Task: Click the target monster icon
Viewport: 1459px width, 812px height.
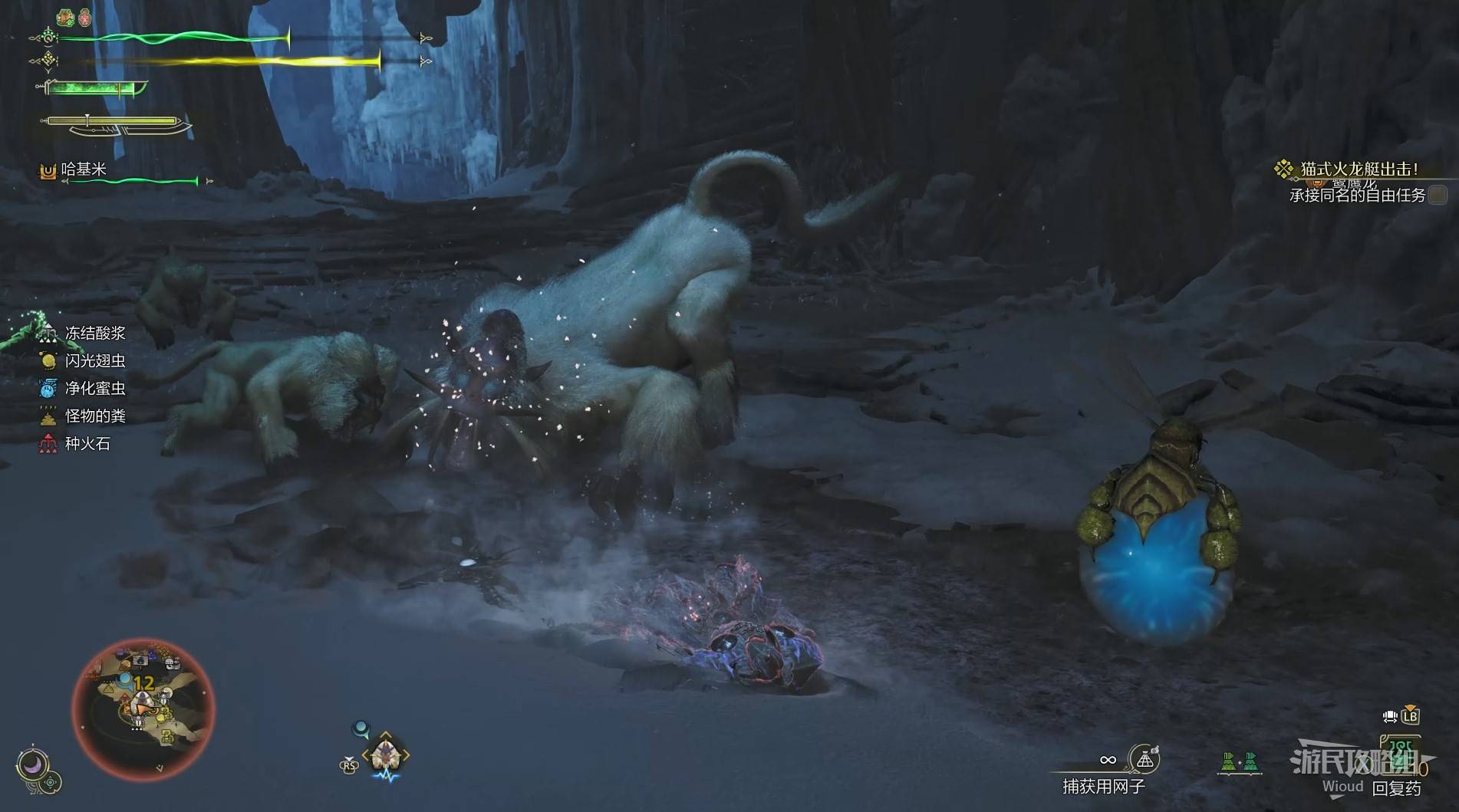Action: pyautogui.click(x=385, y=754)
